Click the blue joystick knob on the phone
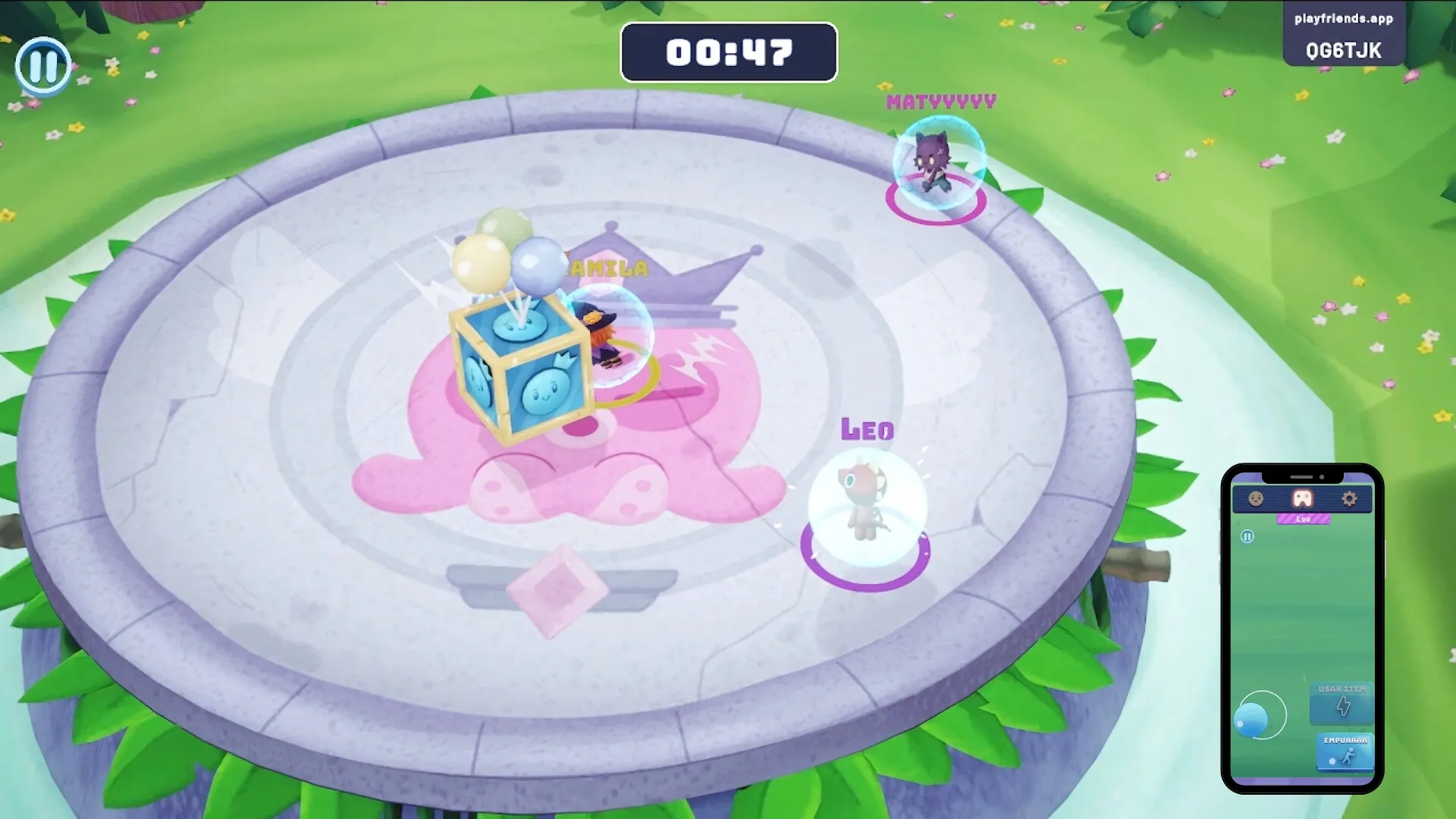The width and height of the screenshot is (1456, 819). pyautogui.click(x=1250, y=719)
